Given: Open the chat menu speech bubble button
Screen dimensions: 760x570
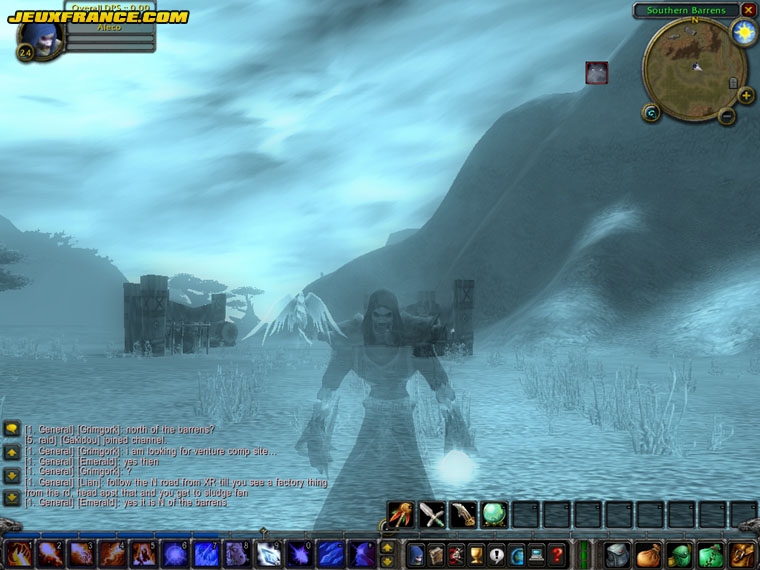Looking at the screenshot, I should (12, 429).
